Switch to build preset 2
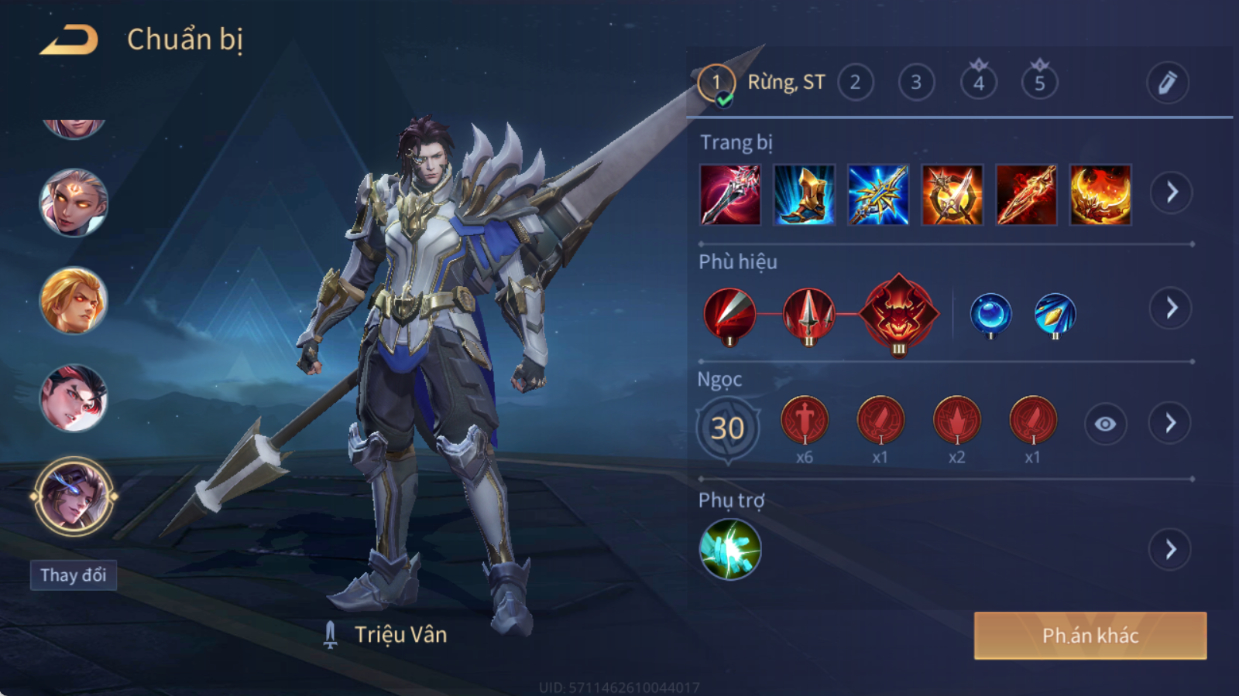Image resolution: width=1239 pixels, height=696 pixels. [x=854, y=82]
